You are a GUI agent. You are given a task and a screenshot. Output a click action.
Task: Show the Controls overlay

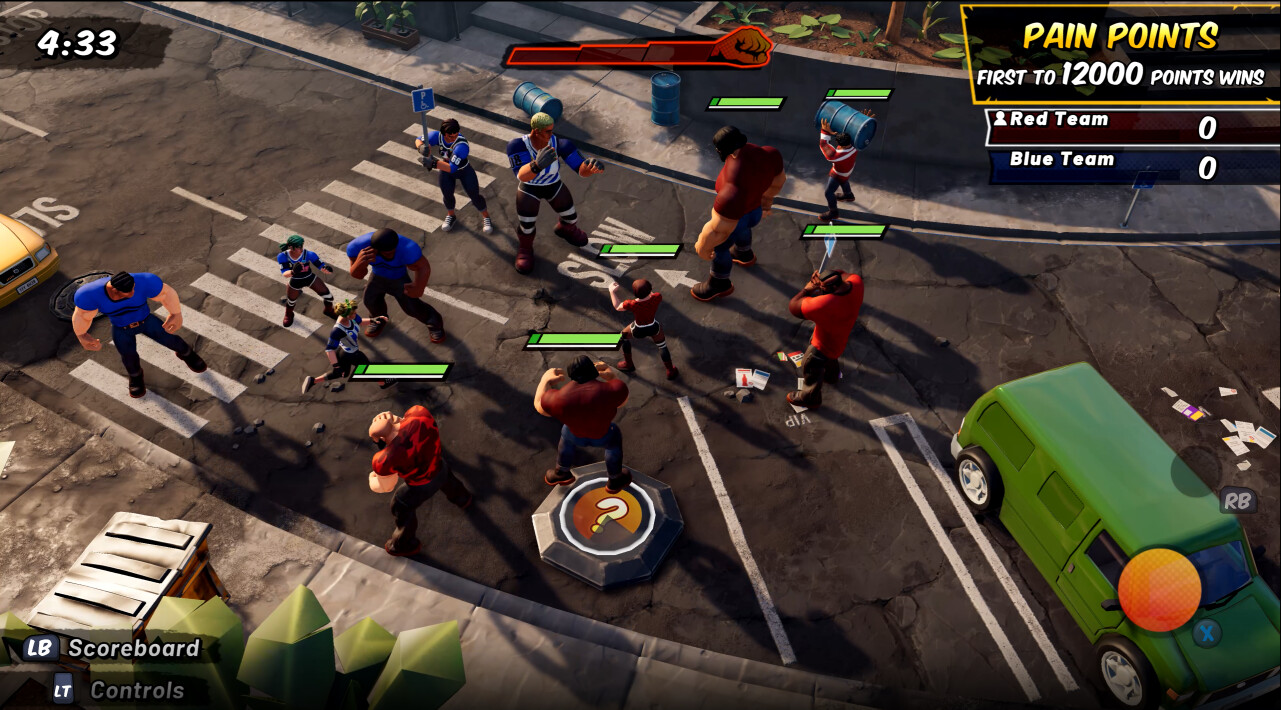[x=118, y=690]
